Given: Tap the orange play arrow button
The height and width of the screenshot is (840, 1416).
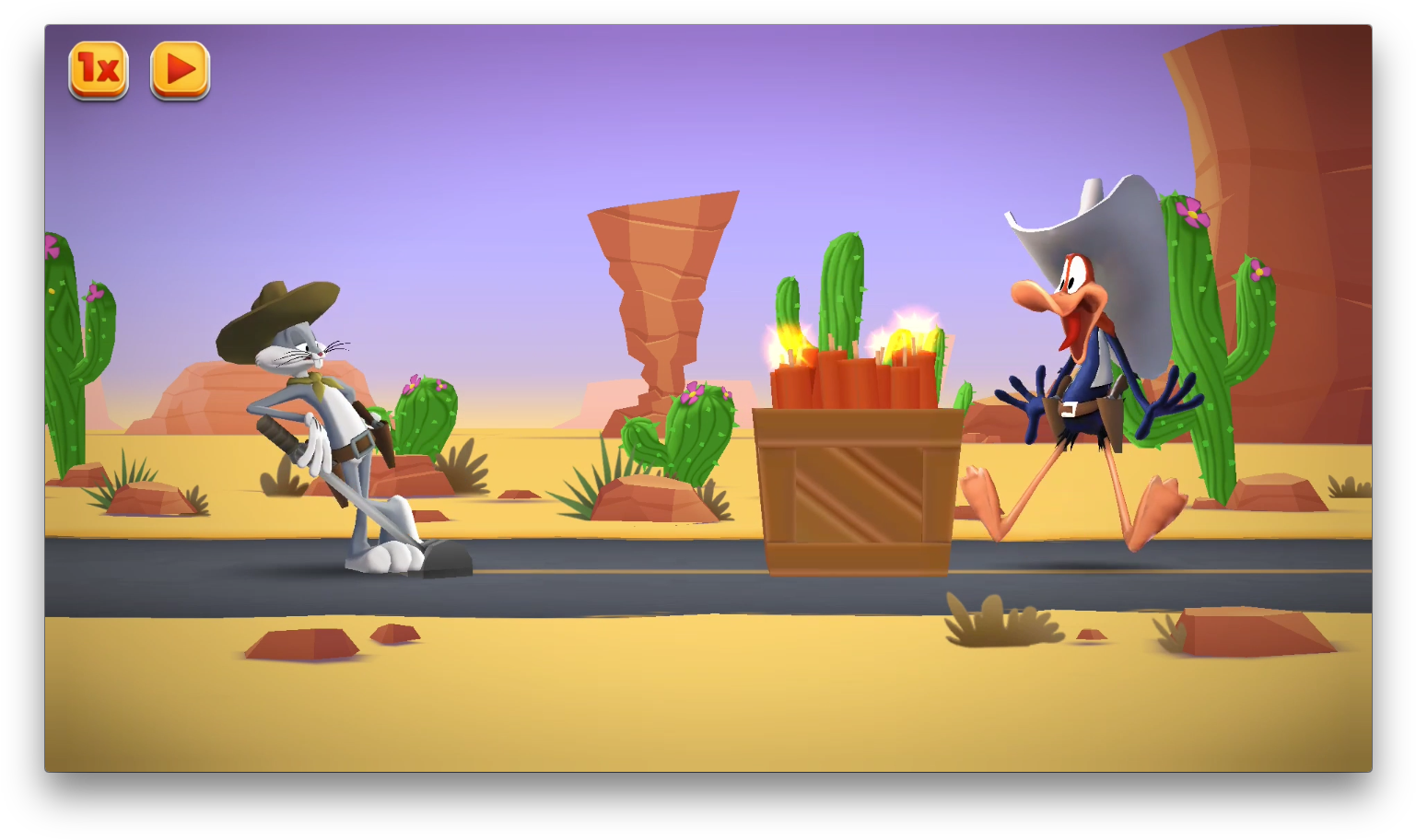Looking at the screenshot, I should click(x=181, y=70).
